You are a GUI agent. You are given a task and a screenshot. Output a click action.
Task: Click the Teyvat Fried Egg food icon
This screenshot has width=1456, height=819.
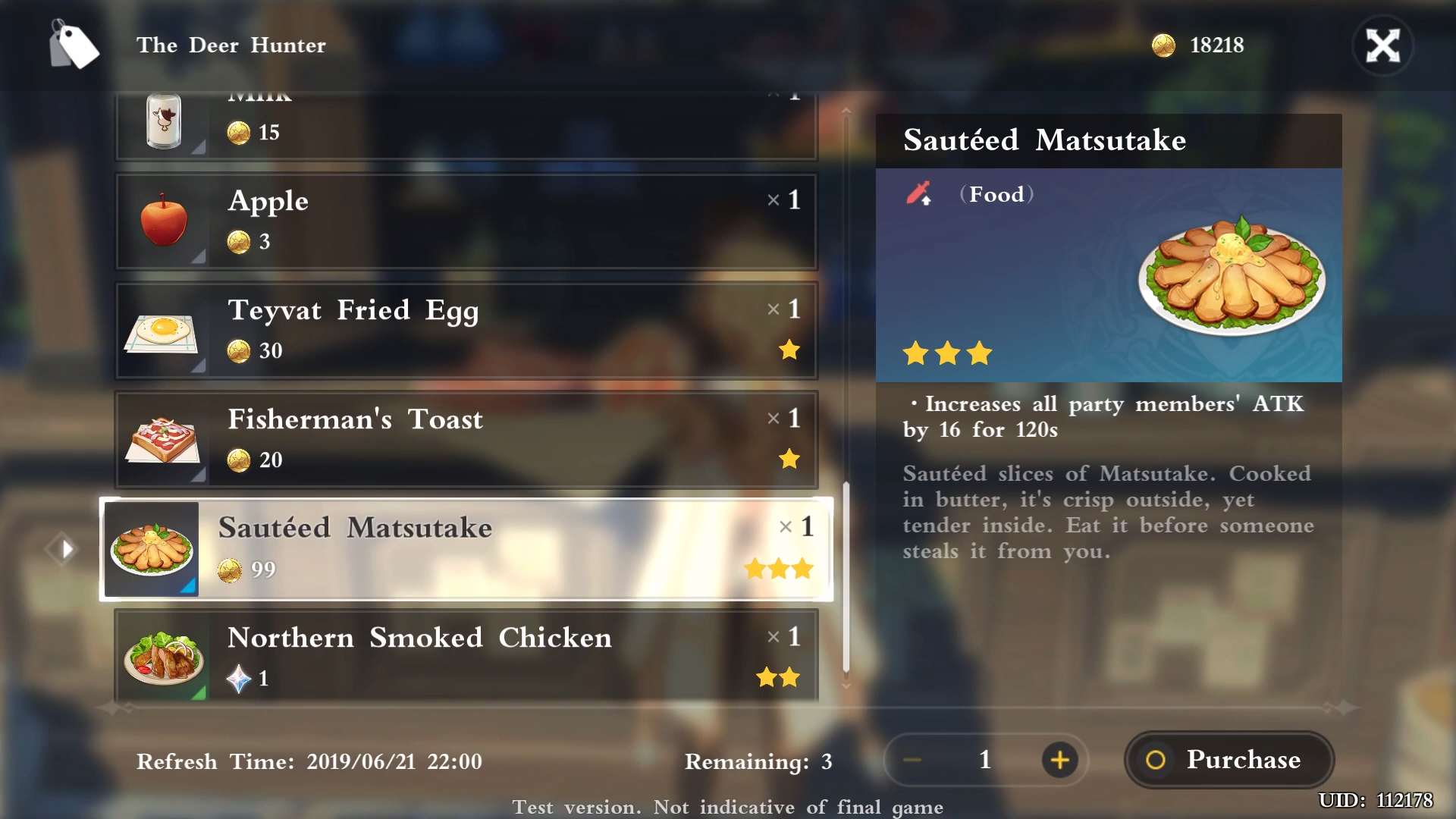(164, 330)
